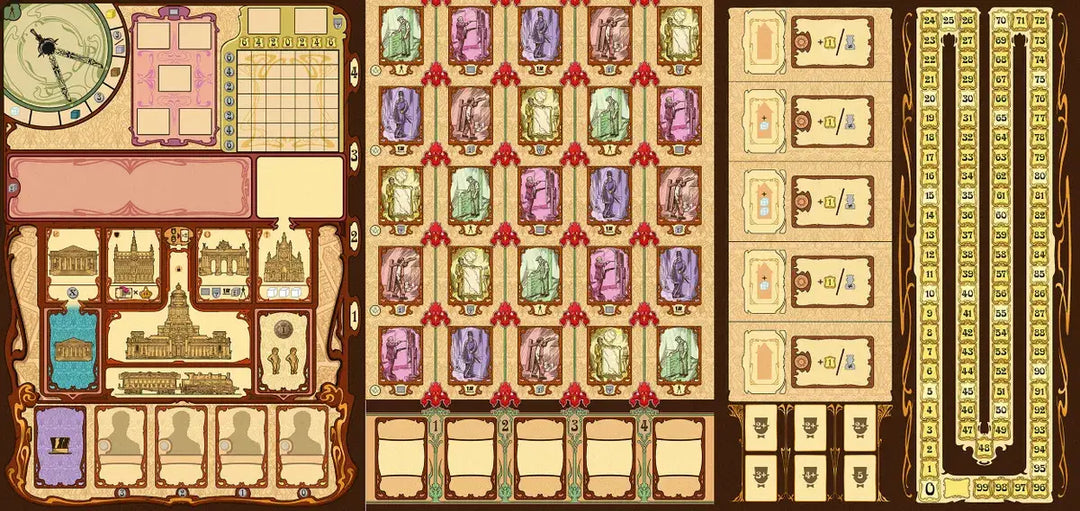1080x511 pixels.
Task: Click the 0 space on score track
Action: tap(930, 488)
